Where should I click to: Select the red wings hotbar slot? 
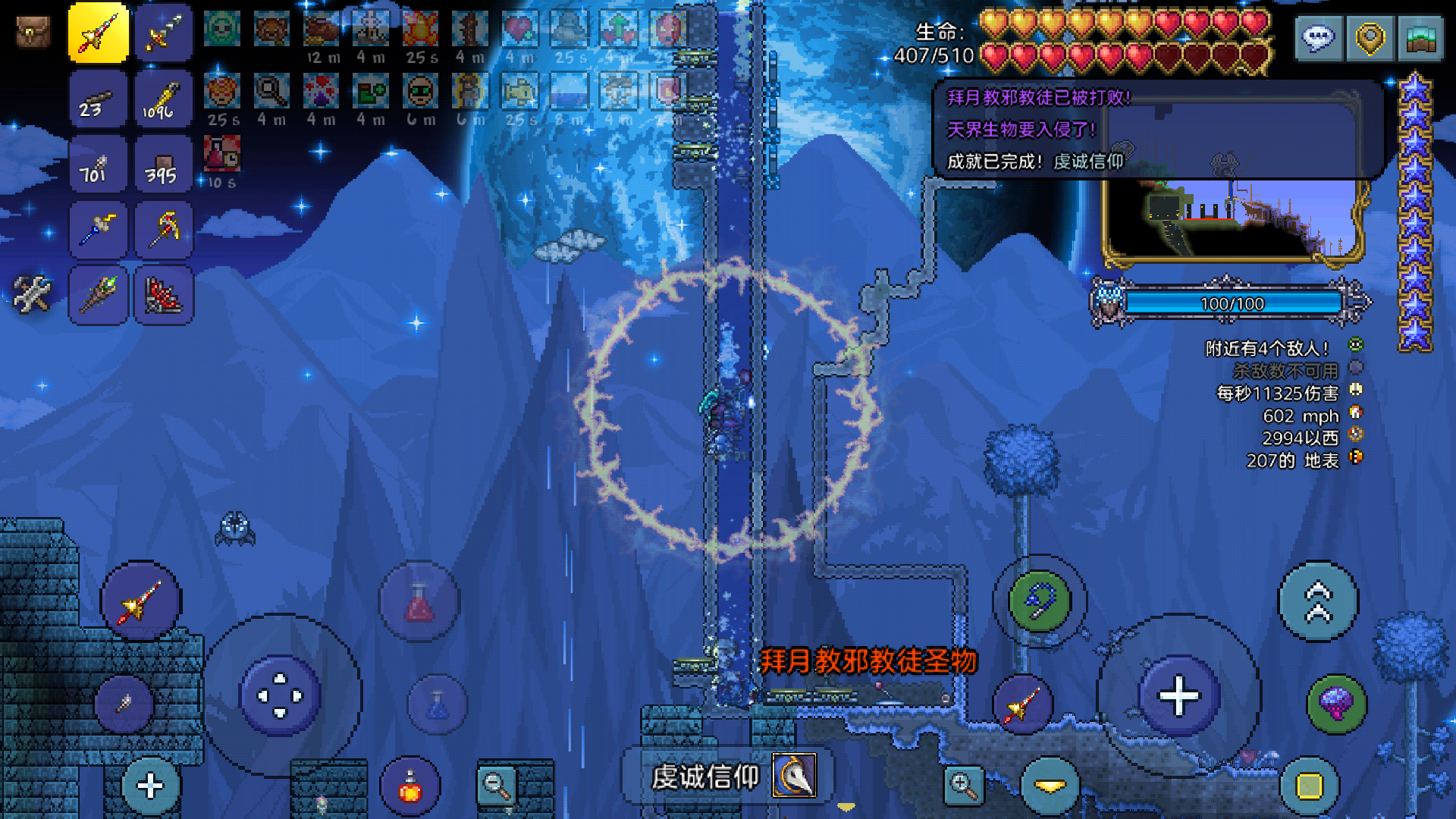164,294
